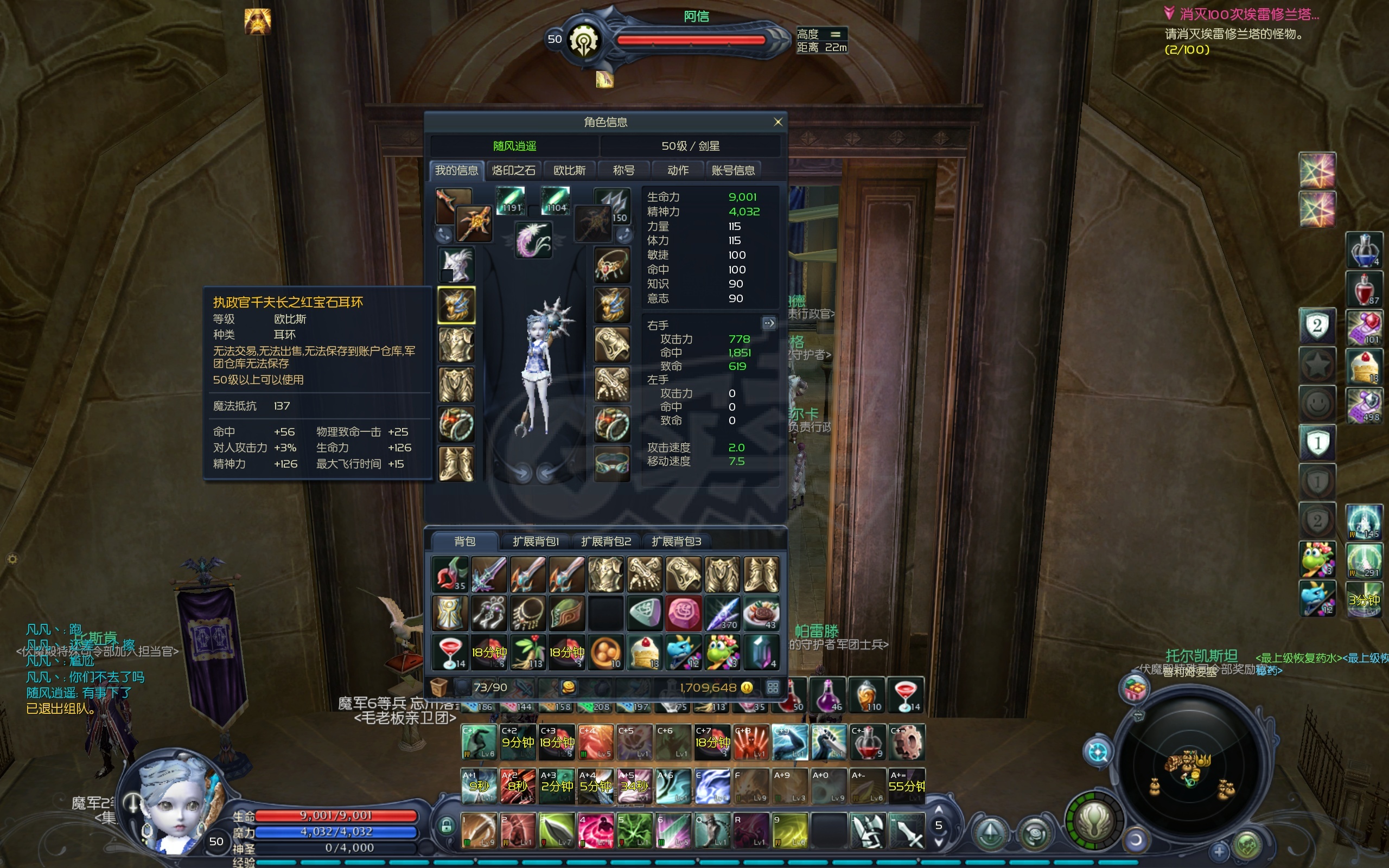
Task: Open the pink quest tracker entry
Action: click(1248, 14)
